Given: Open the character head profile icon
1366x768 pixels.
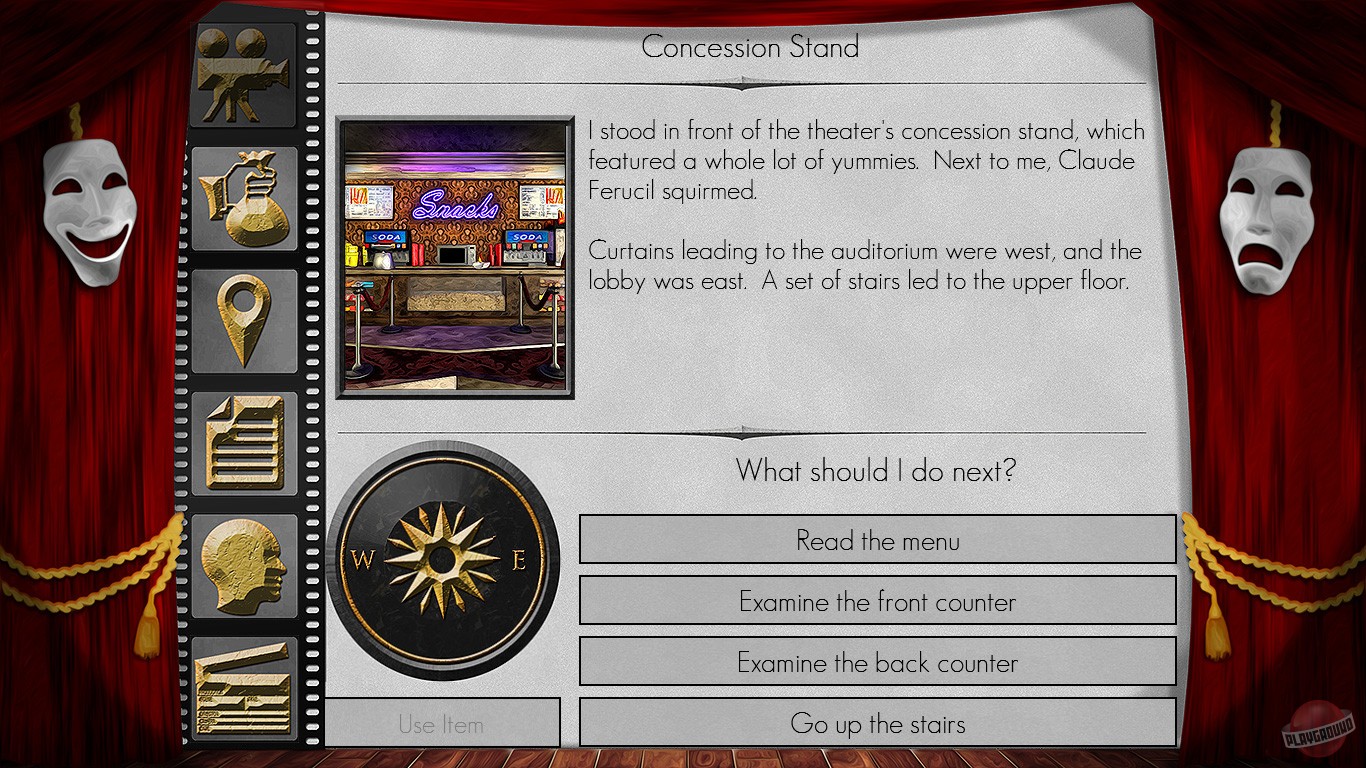Looking at the screenshot, I should click(243, 565).
